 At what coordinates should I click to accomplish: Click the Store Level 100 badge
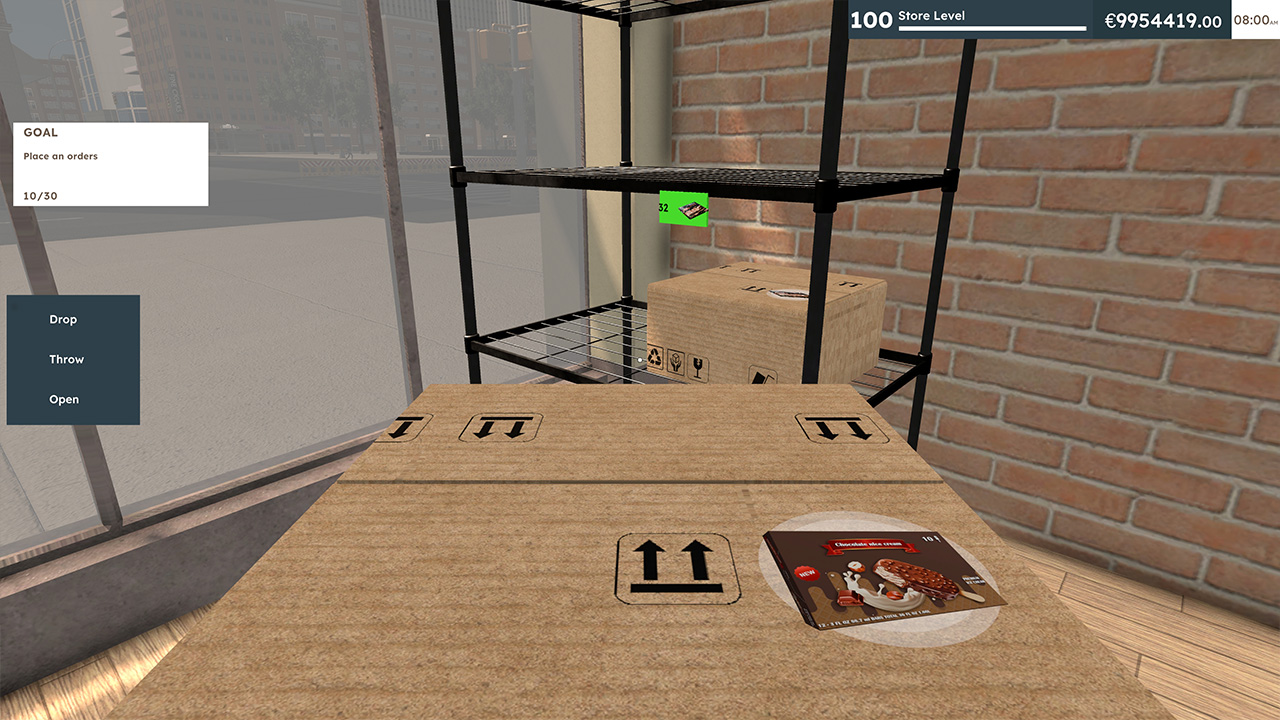pyautogui.click(x=872, y=18)
